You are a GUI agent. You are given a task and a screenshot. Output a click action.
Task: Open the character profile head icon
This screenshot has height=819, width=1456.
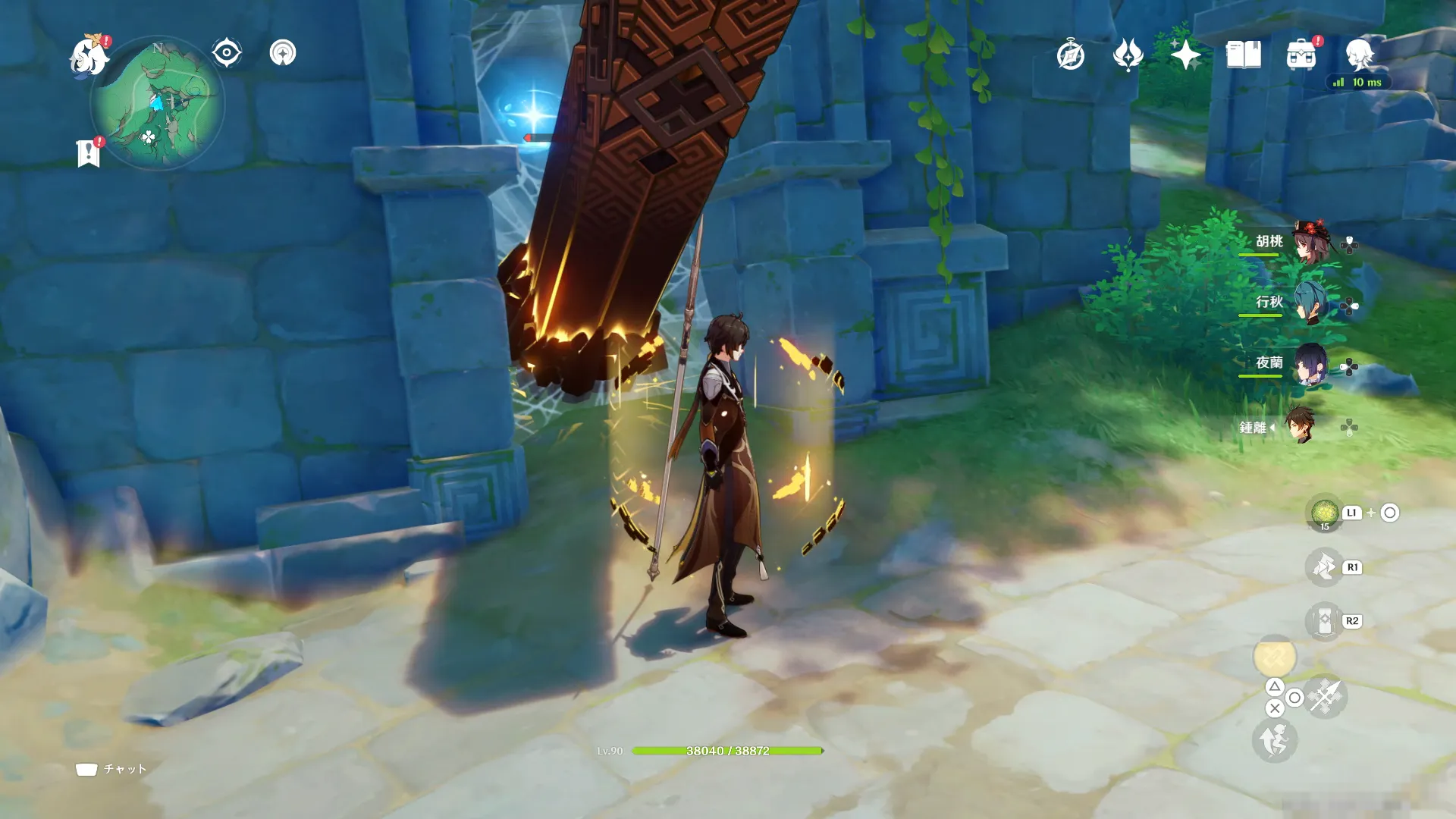pos(1359,55)
